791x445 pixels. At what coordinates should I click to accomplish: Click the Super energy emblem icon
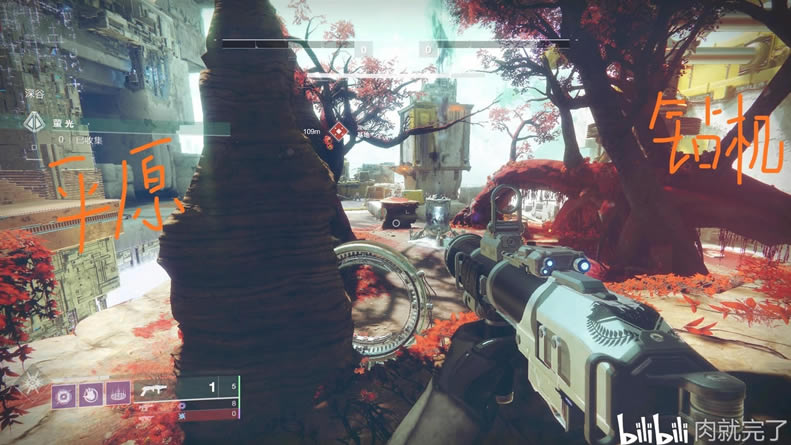(x=33, y=381)
